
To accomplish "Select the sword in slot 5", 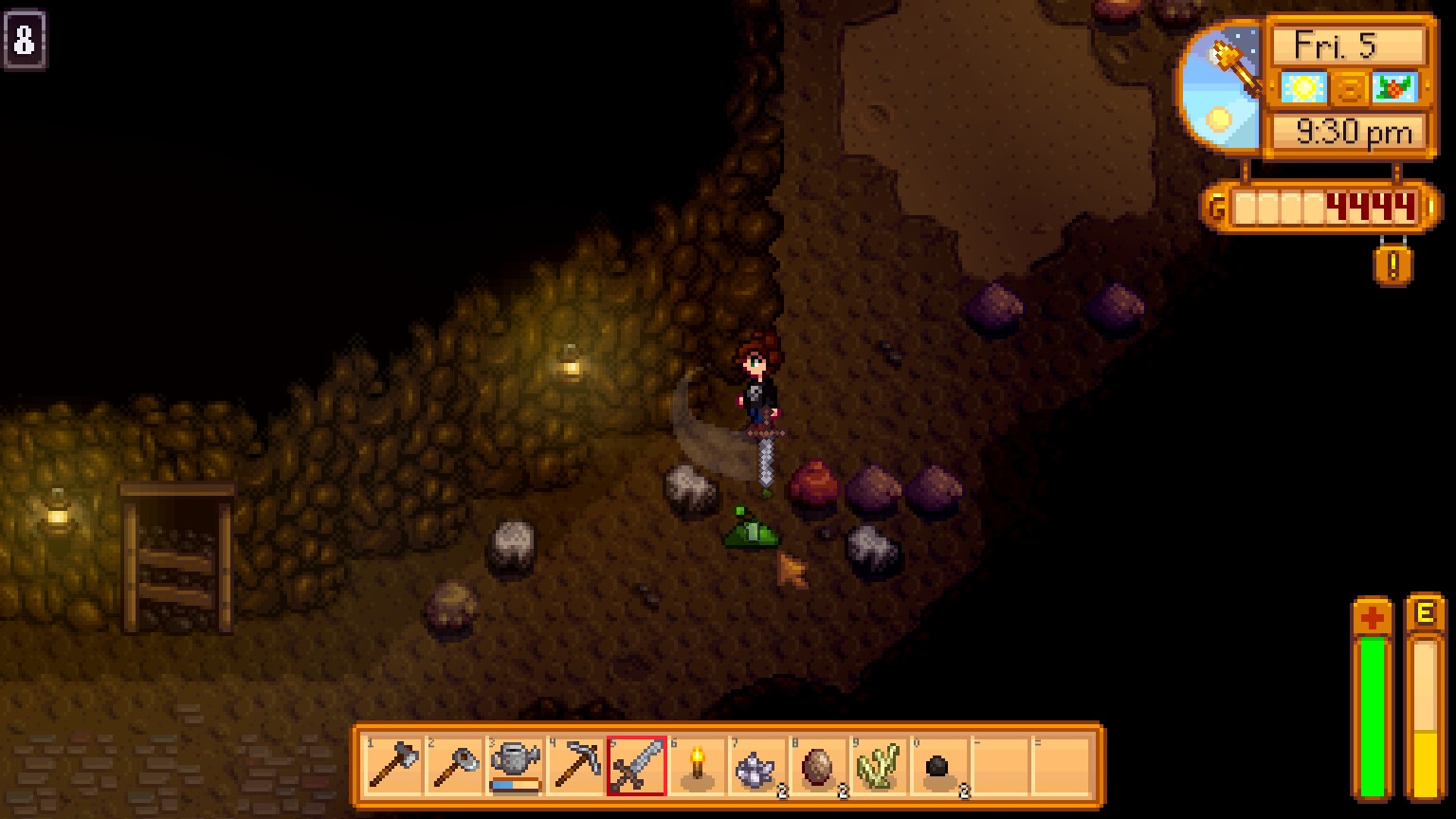I will pos(636,766).
